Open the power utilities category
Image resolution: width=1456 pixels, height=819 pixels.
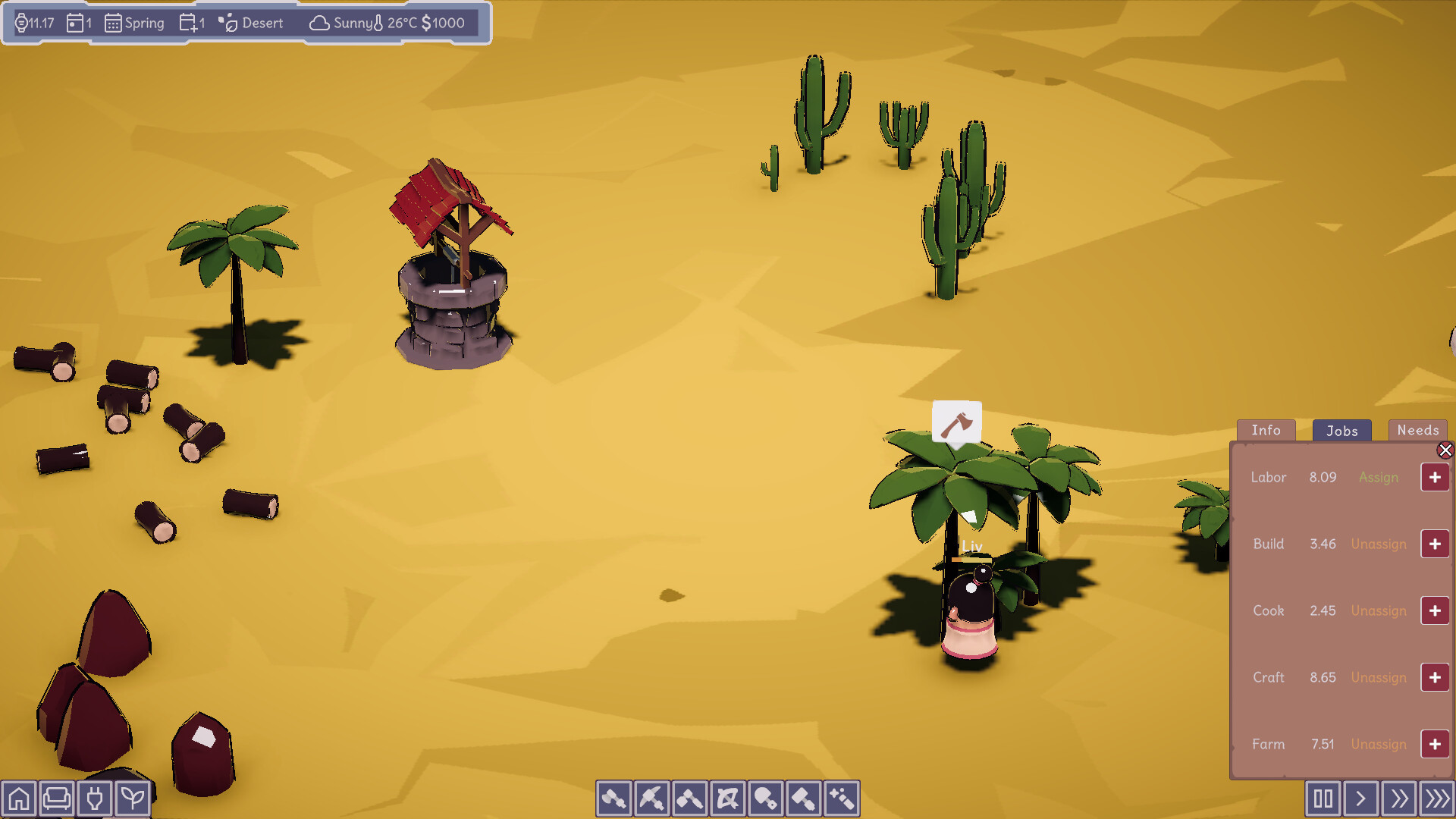pos(95,798)
